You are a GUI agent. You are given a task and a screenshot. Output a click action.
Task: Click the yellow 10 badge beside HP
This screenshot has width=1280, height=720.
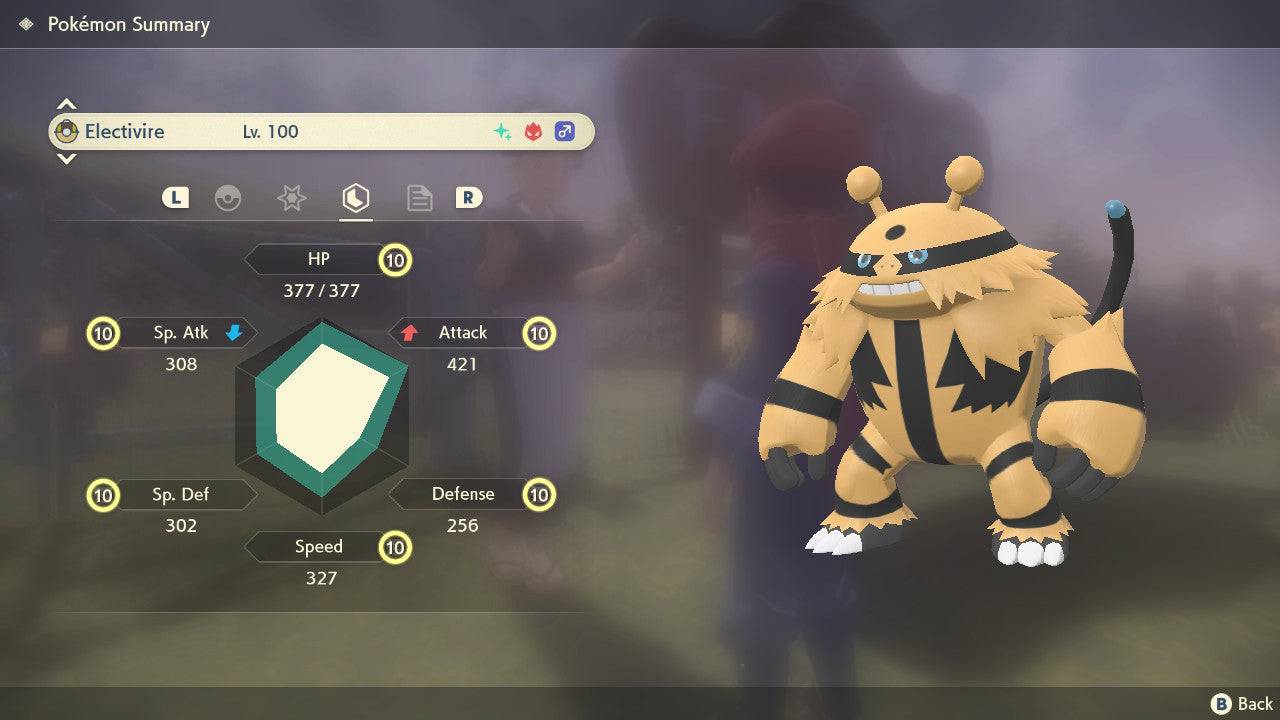[x=394, y=259]
